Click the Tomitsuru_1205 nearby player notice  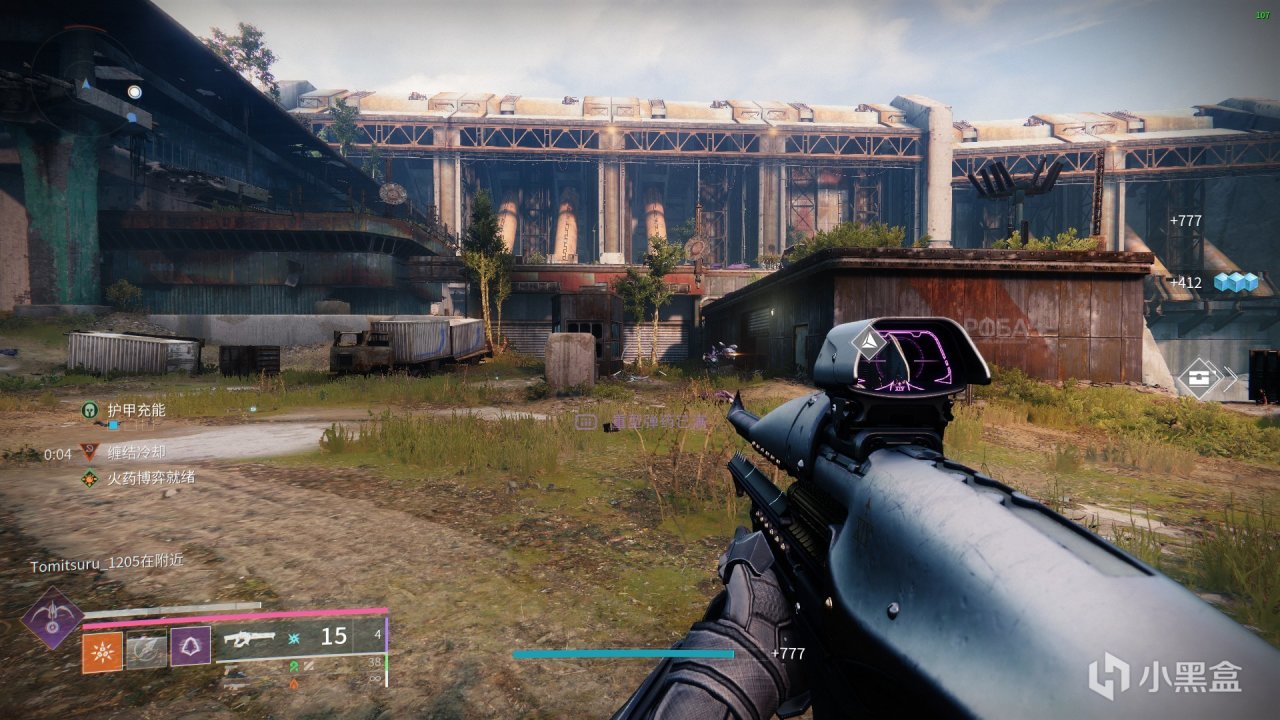106,564
